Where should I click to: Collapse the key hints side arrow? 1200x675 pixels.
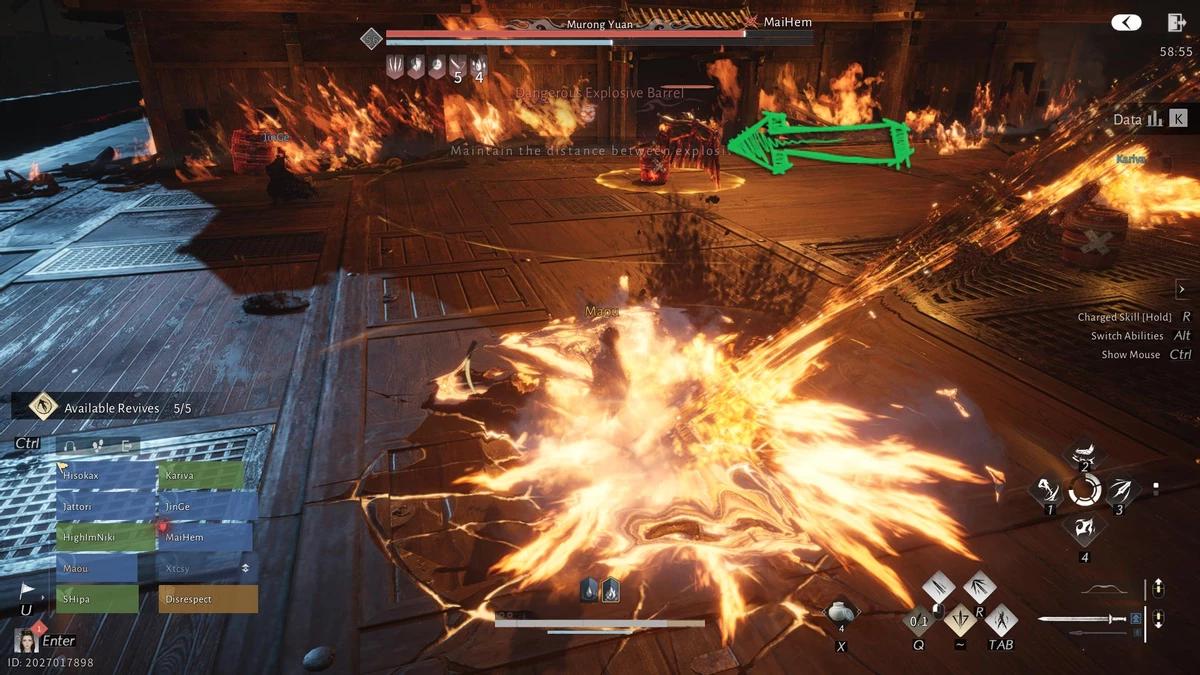point(1181,290)
